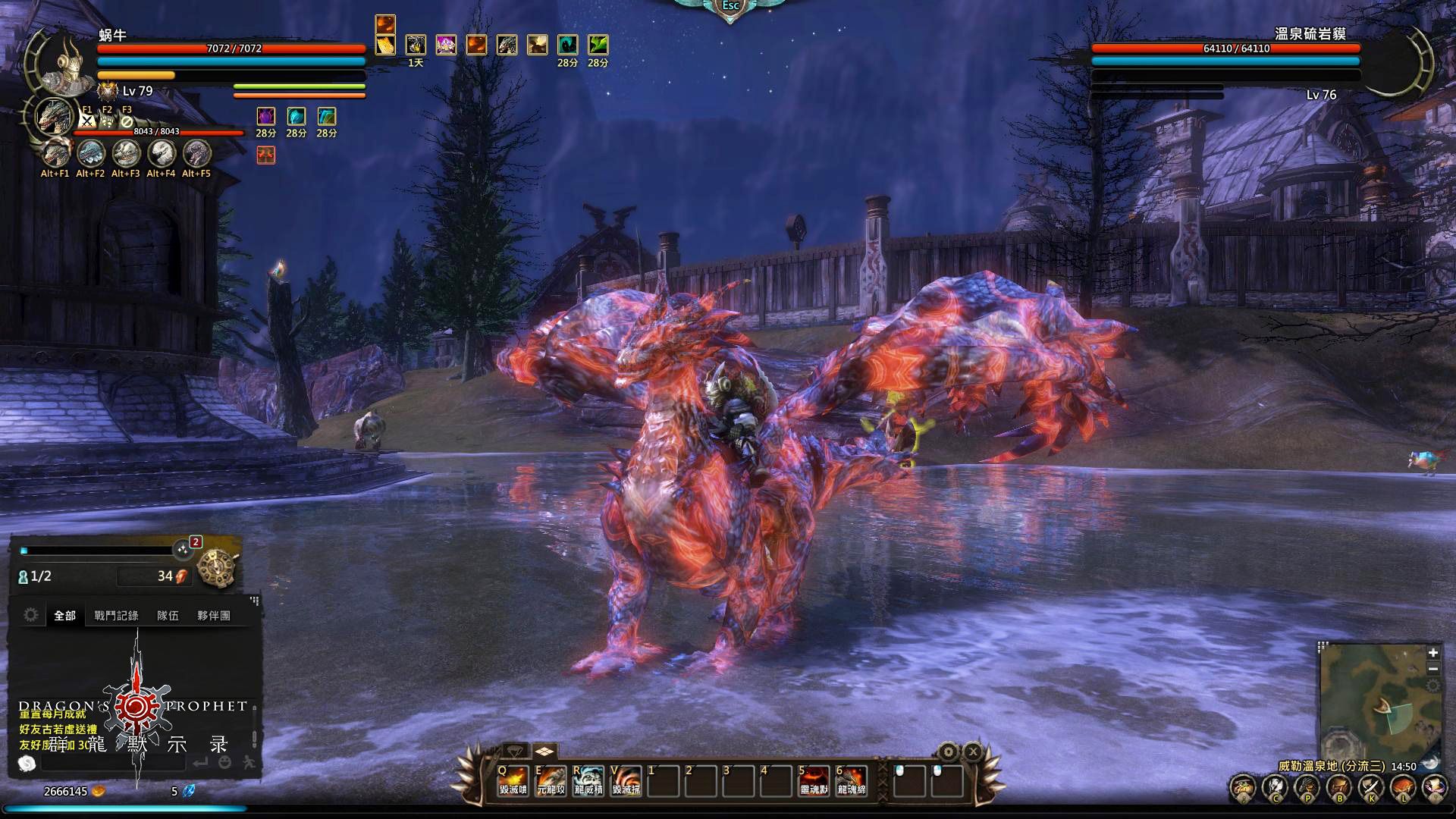Trigger the R skill 龍威積
This screenshot has height=819, width=1456.
[588, 780]
